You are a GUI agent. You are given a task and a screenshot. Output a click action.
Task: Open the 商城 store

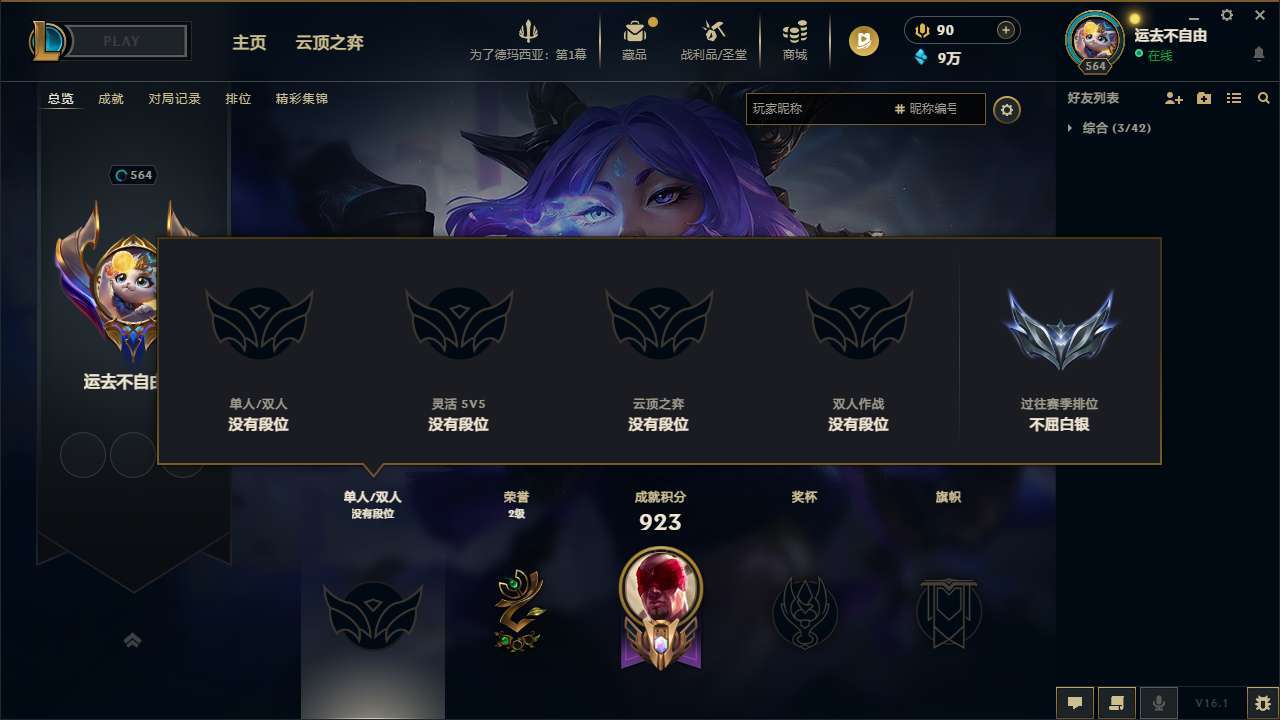coord(794,40)
